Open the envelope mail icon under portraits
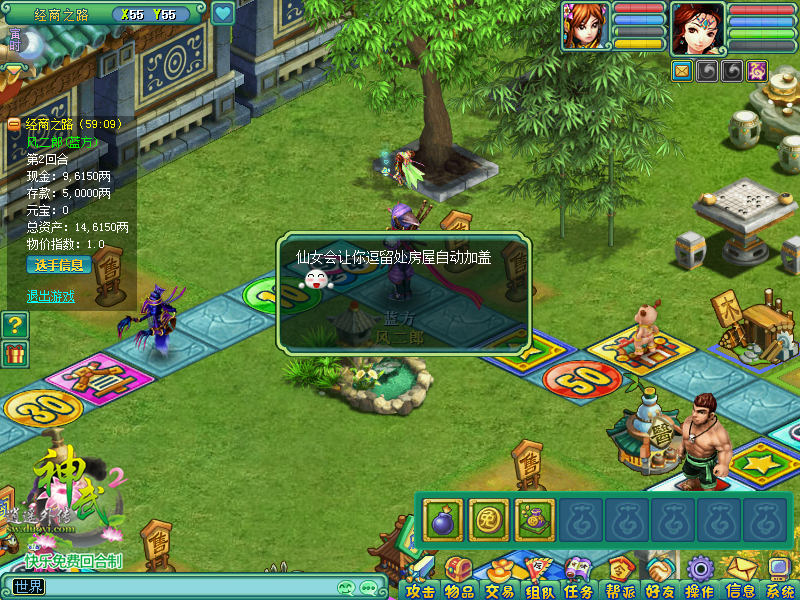 [x=682, y=71]
